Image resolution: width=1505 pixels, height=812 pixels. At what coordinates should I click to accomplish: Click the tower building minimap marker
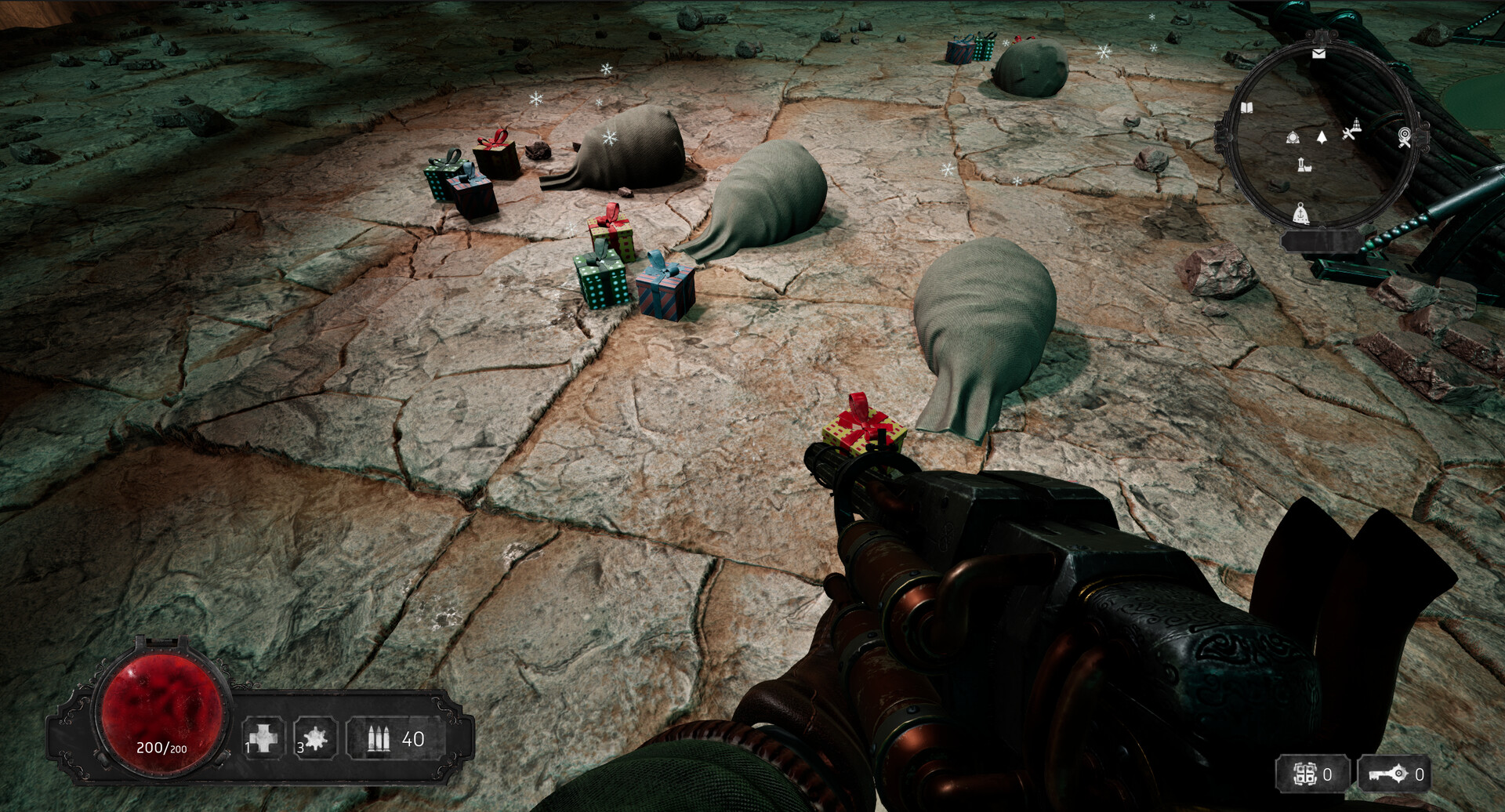[x=1303, y=165]
